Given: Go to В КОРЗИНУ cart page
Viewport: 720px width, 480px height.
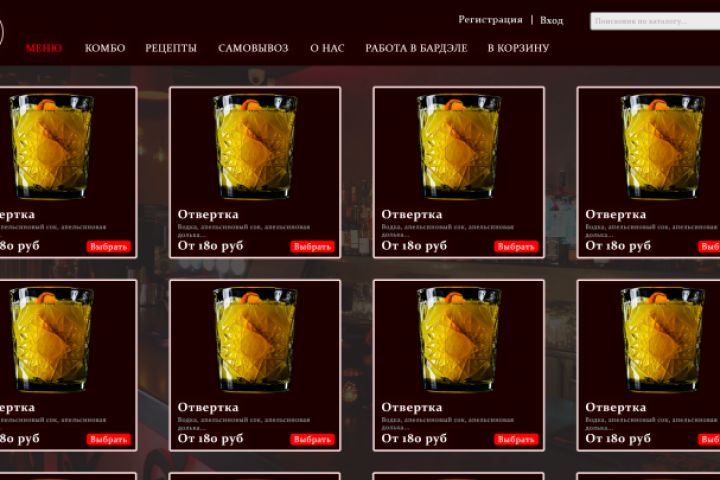Looking at the screenshot, I should (518, 48).
